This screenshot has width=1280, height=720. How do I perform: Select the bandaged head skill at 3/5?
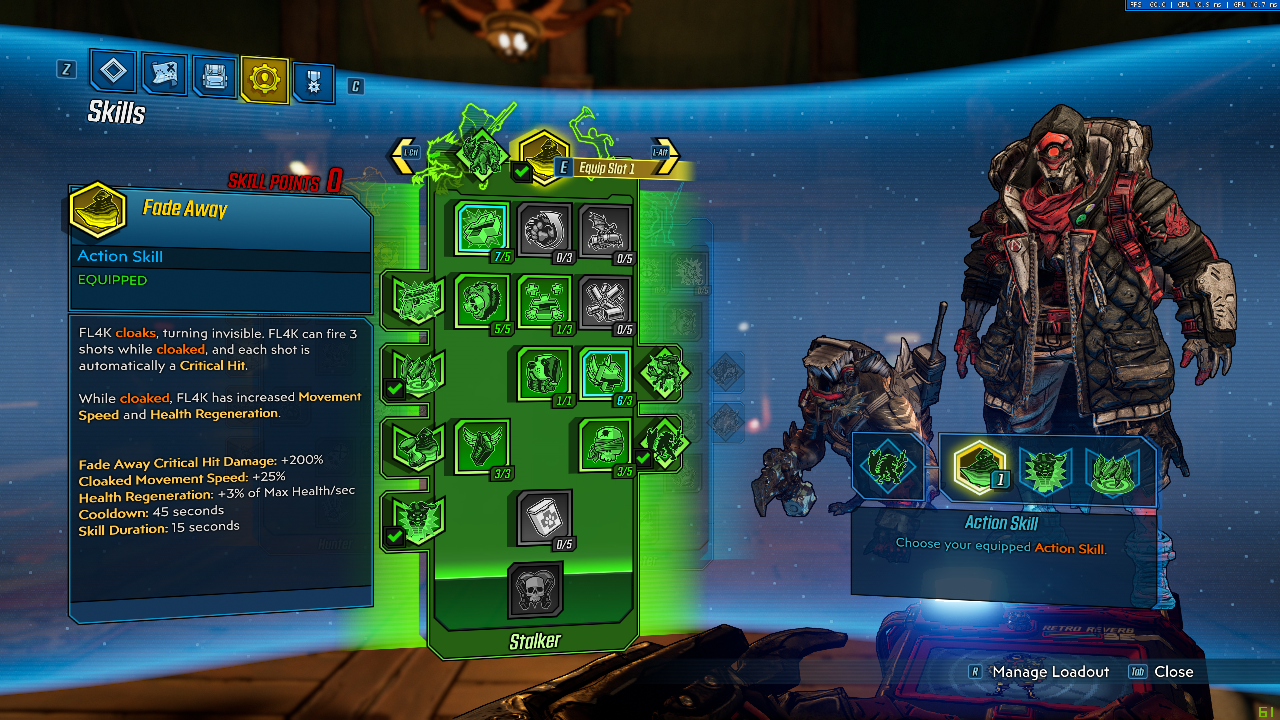(x=606, y=445)
